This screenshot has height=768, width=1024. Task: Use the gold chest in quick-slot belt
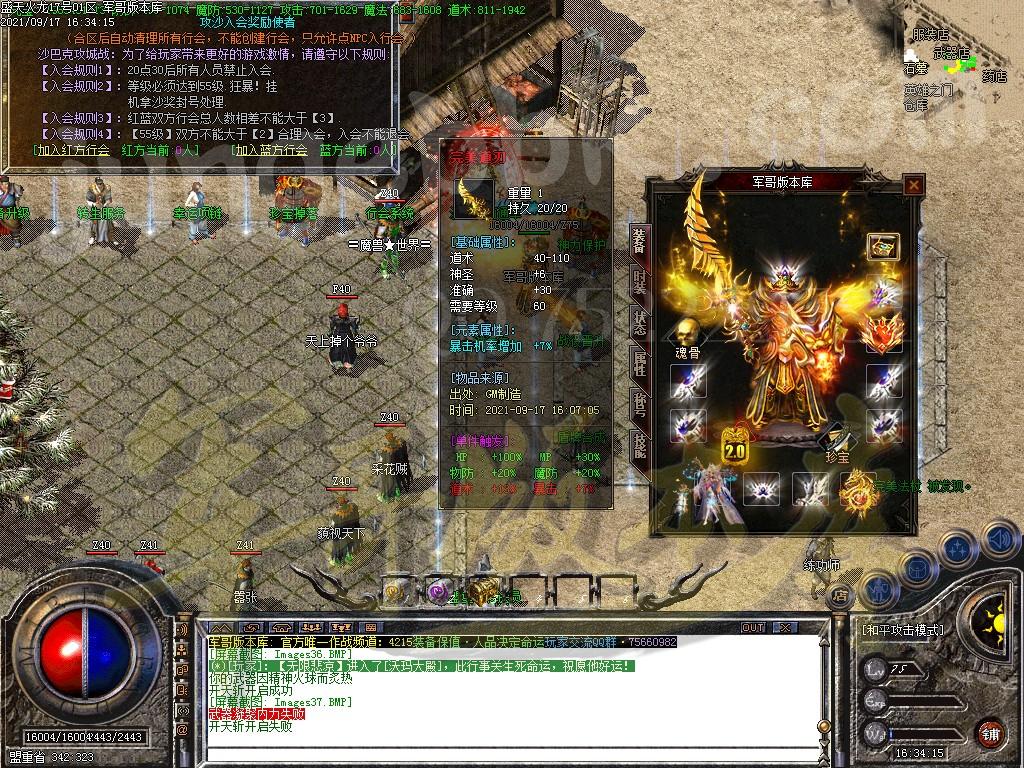coord(483,590)
